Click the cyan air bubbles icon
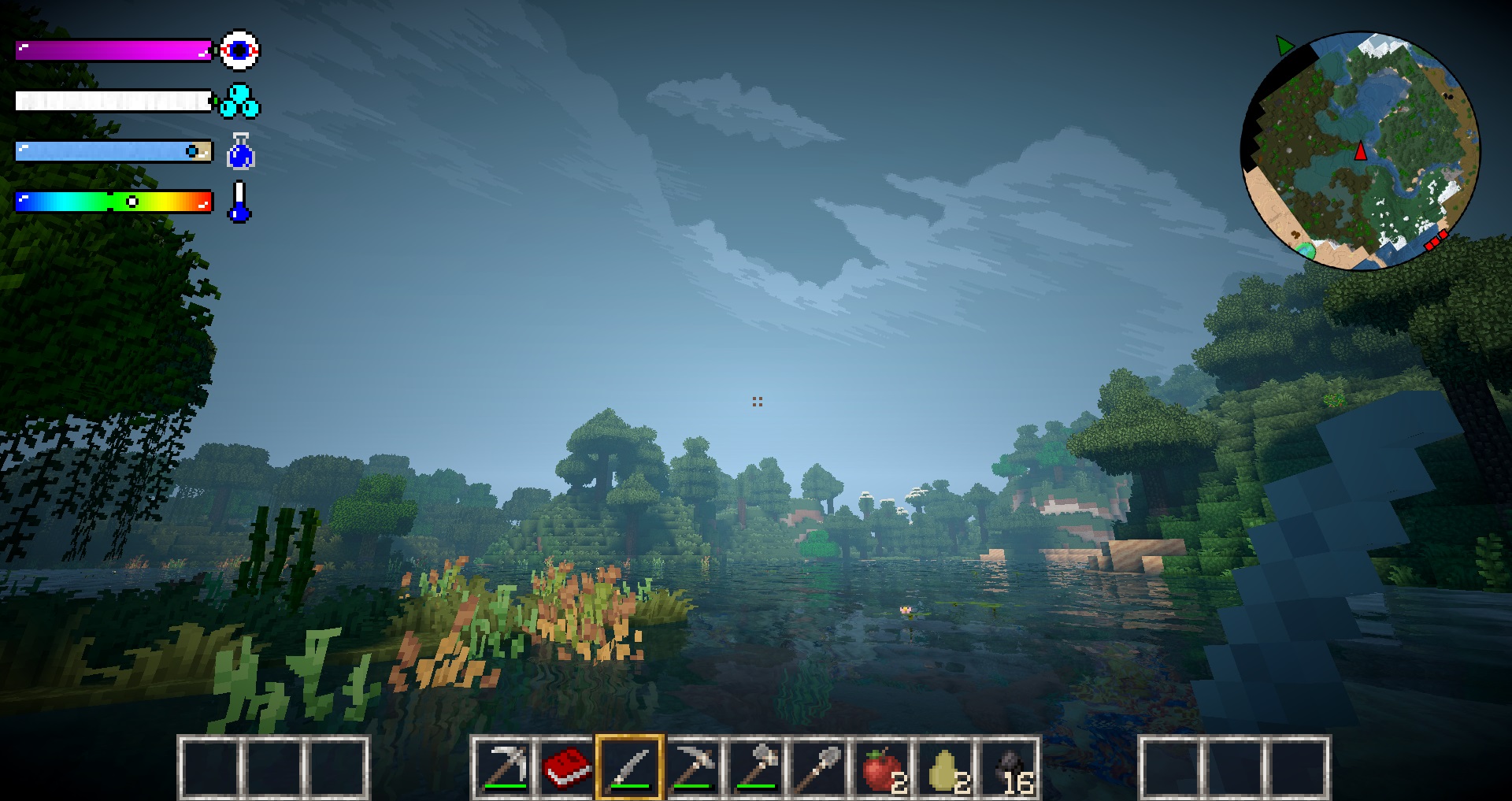This screenshot has width=1512, height=801. (239, 102)
